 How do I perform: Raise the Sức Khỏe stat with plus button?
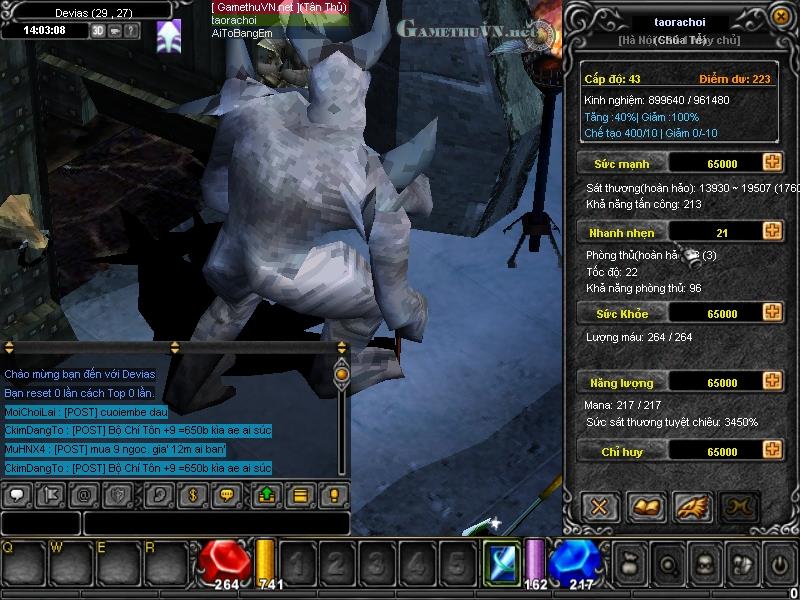coord(771,313)
